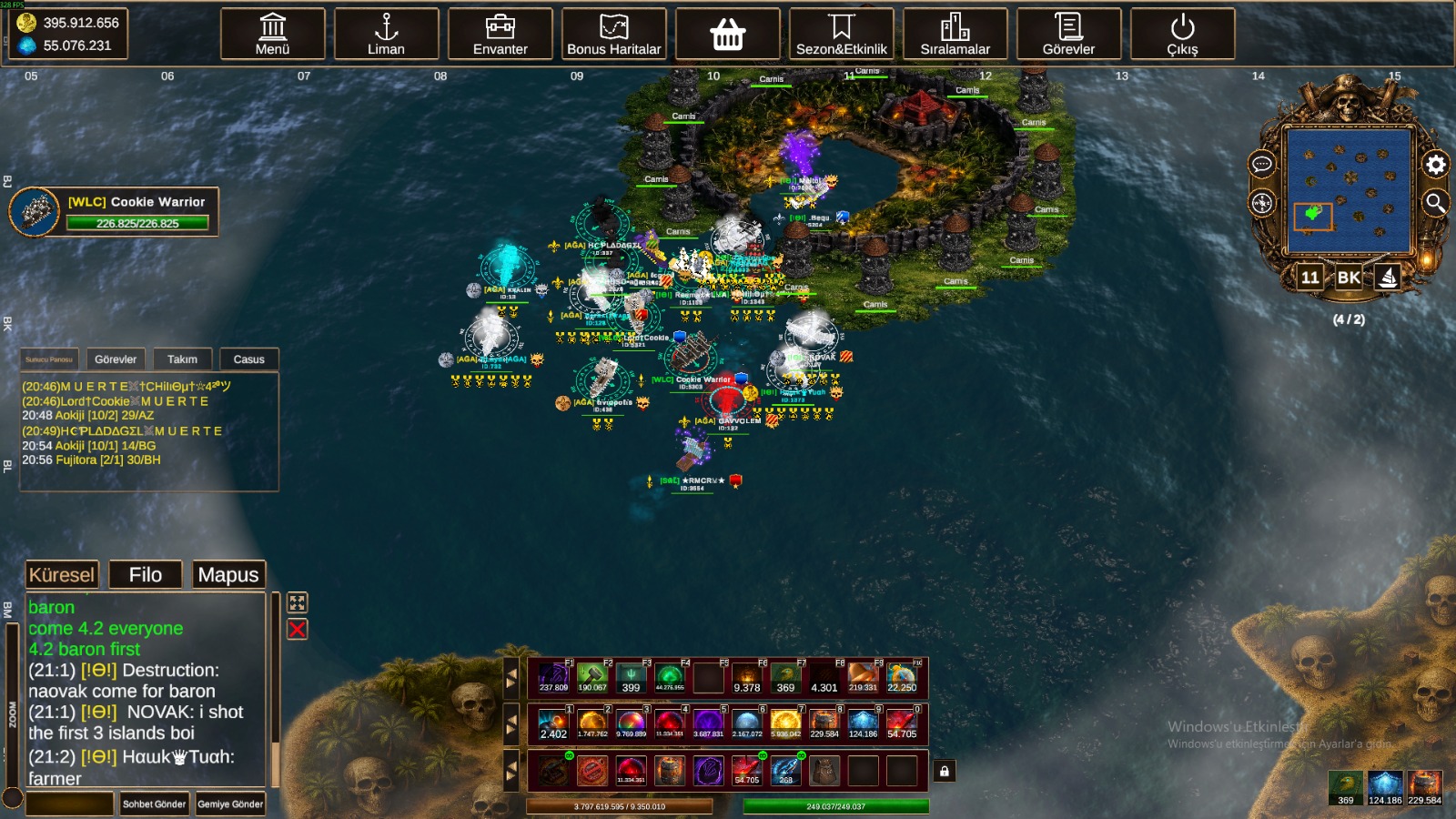Open the Mapus chat tab

[x=228, y=575]
